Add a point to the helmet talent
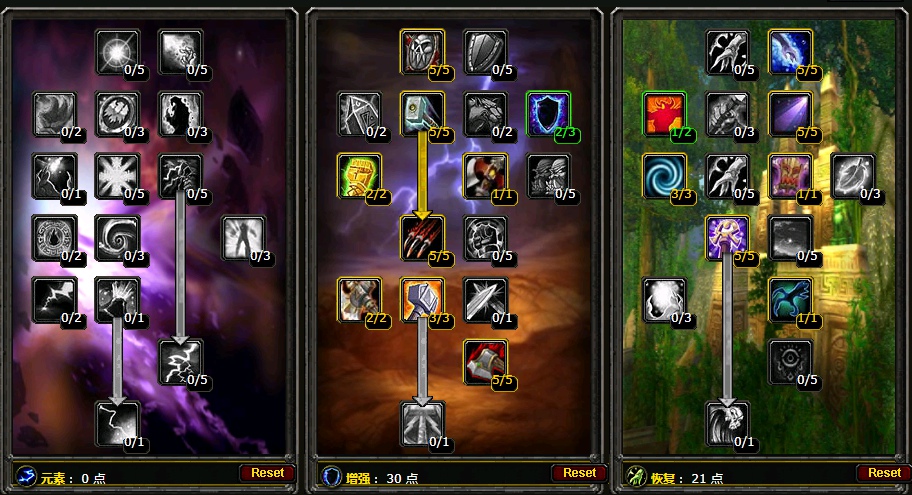 click(422, 51)
